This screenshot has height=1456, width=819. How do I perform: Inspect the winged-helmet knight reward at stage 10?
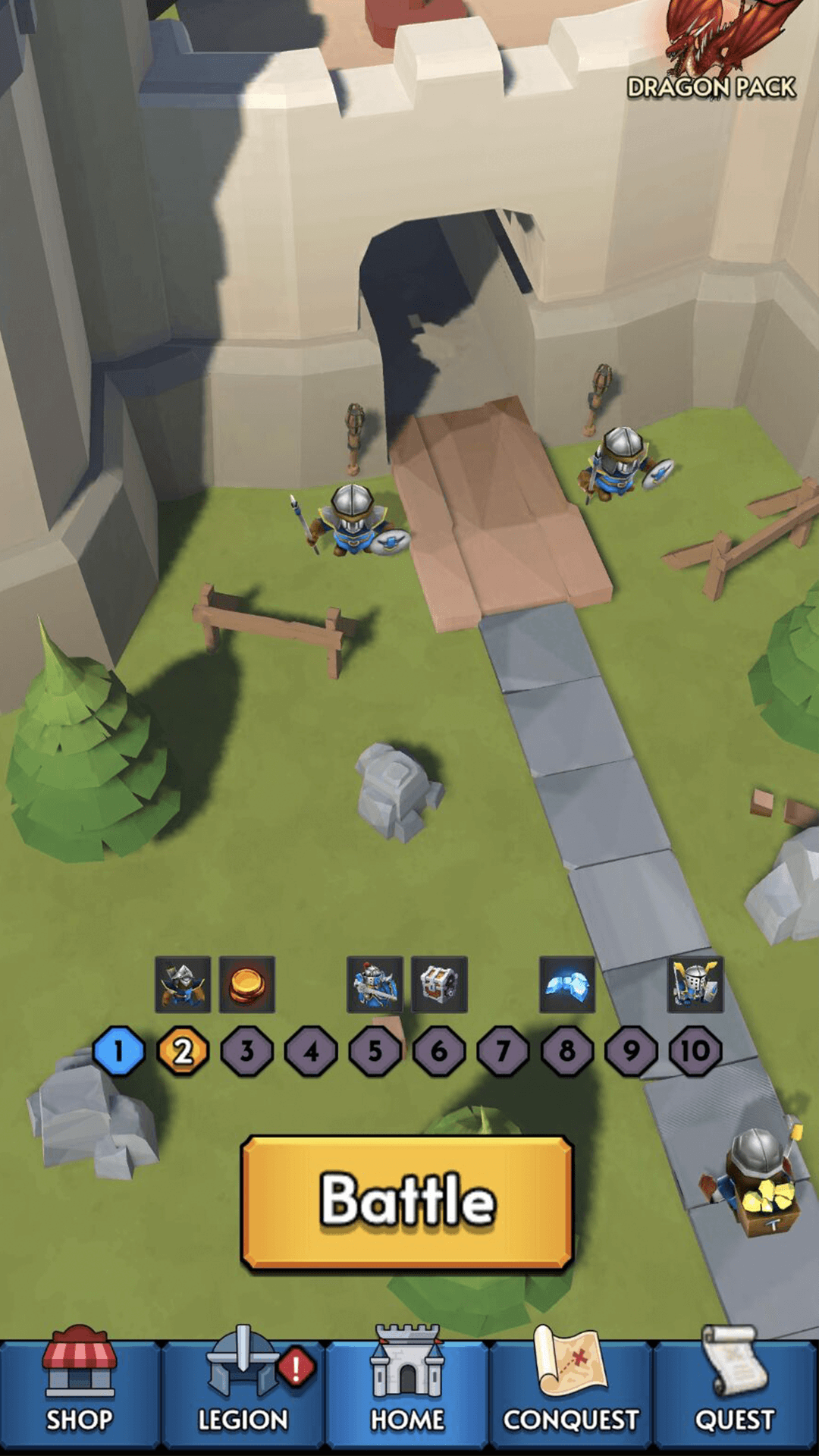[695, 984]
